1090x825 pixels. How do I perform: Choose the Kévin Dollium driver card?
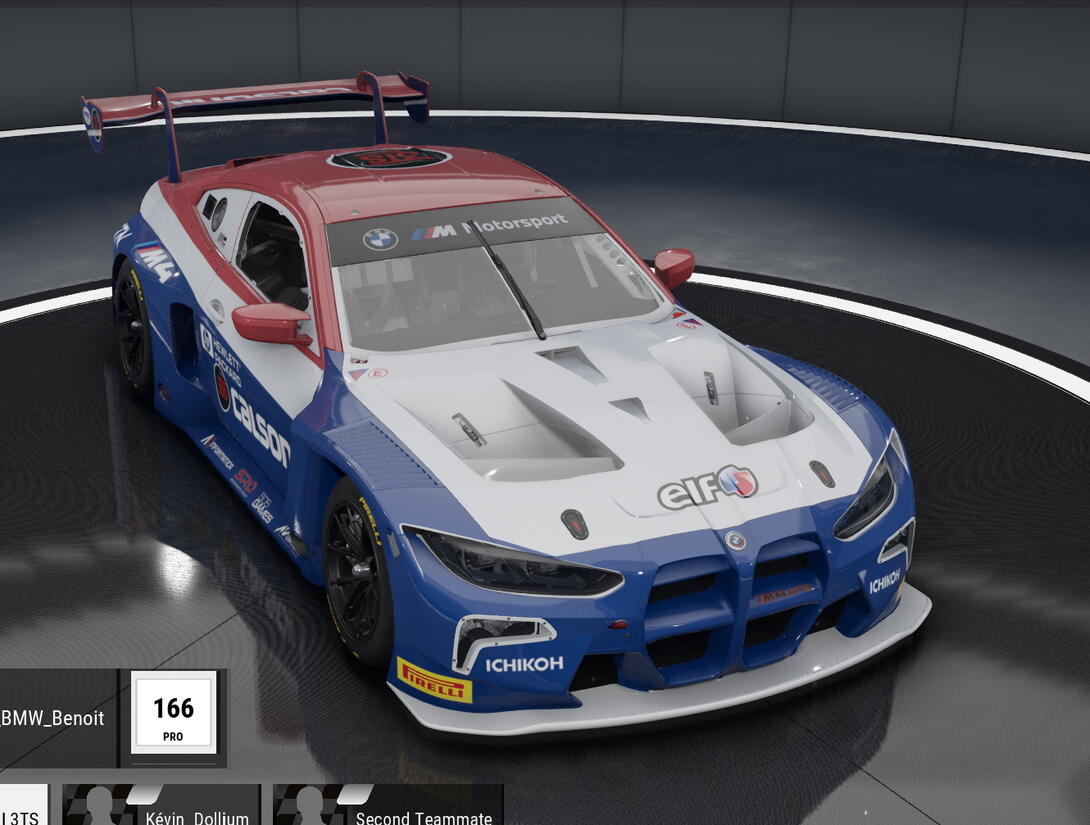coord(162,808)
